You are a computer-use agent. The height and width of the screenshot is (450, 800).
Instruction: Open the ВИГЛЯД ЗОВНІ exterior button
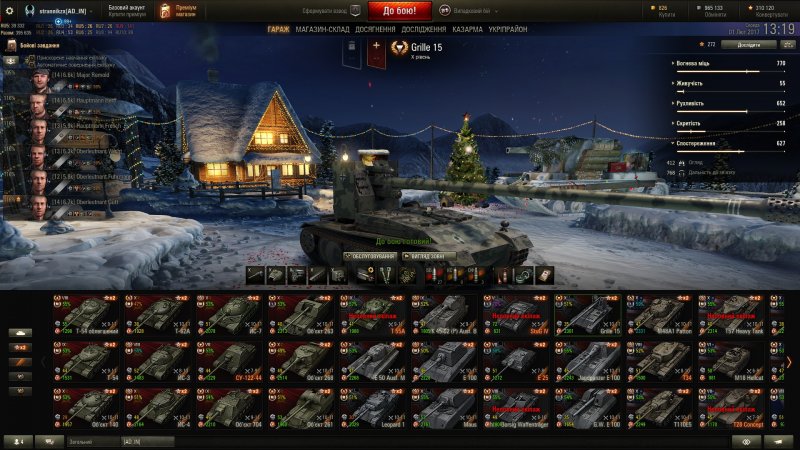[430, 256]
